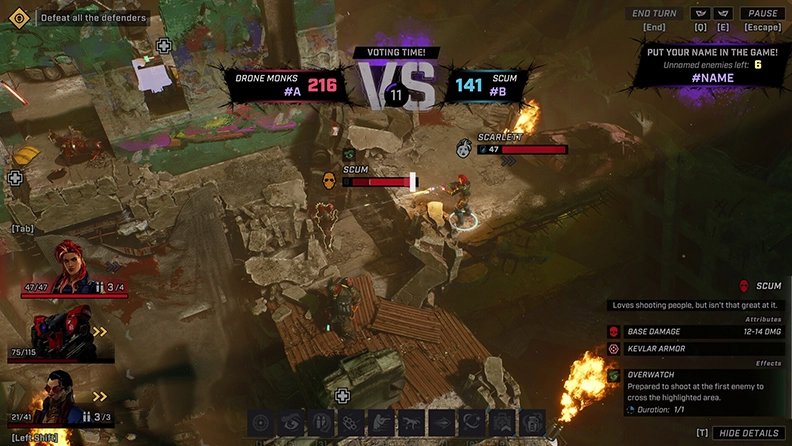
Task: Select the red-haired squad member portrait
Action: tap(66, 265)
